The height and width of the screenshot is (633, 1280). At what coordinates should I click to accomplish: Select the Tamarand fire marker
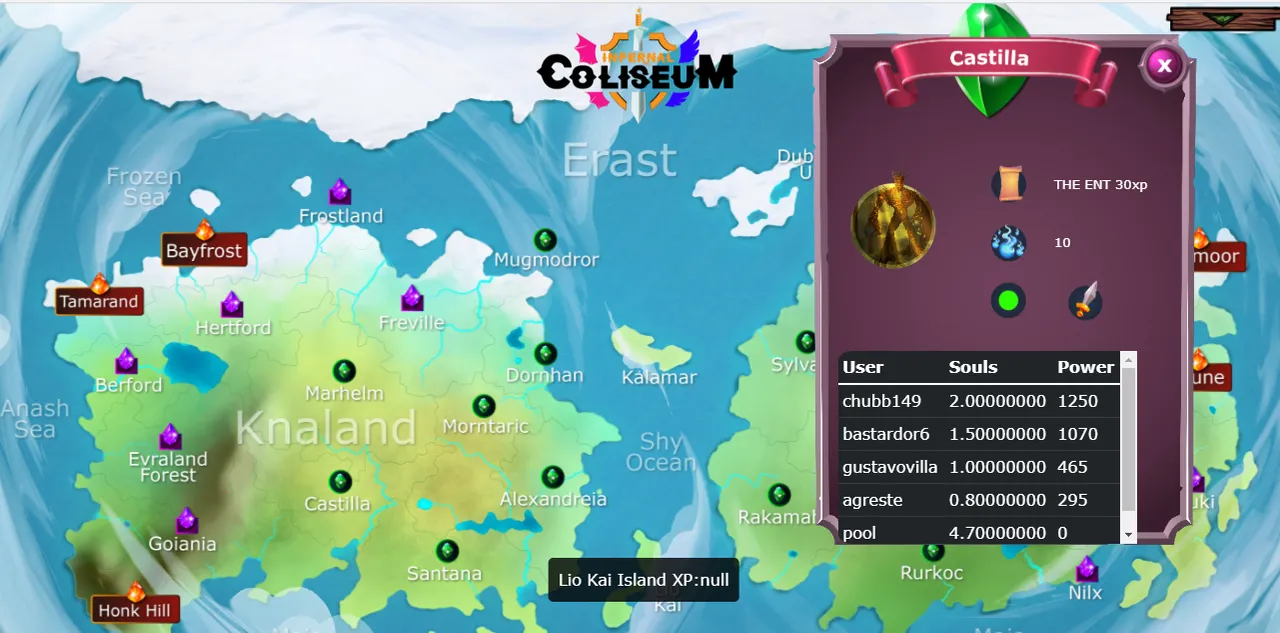coord(99,285)
